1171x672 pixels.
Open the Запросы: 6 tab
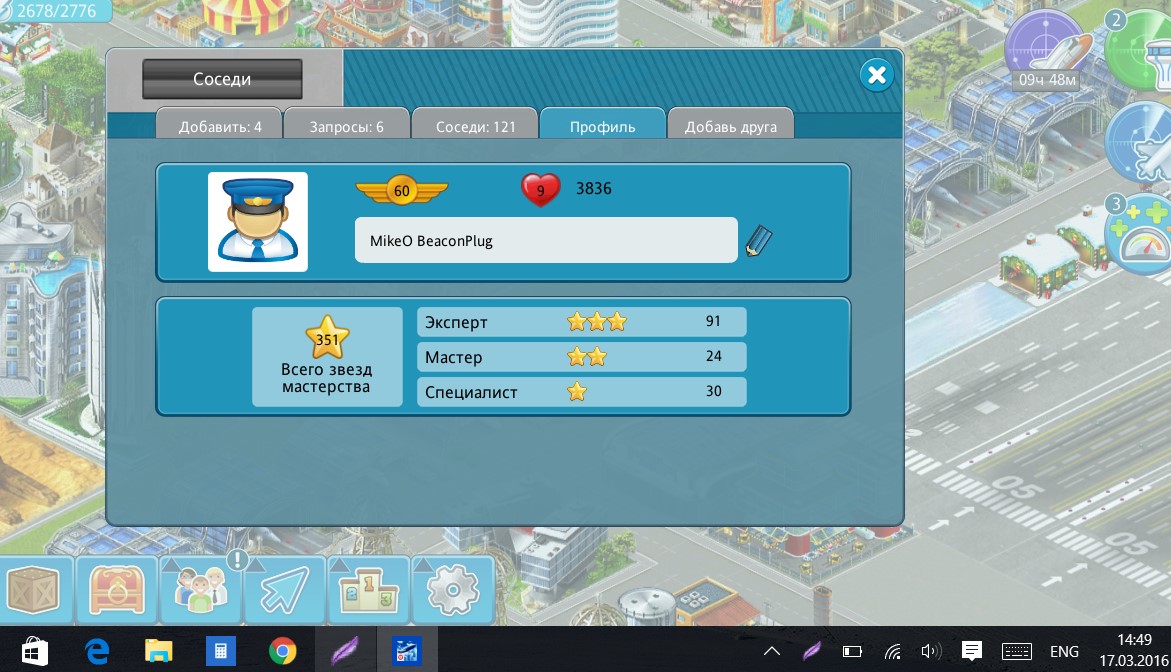pyautogui.click(x=346, y=127)
